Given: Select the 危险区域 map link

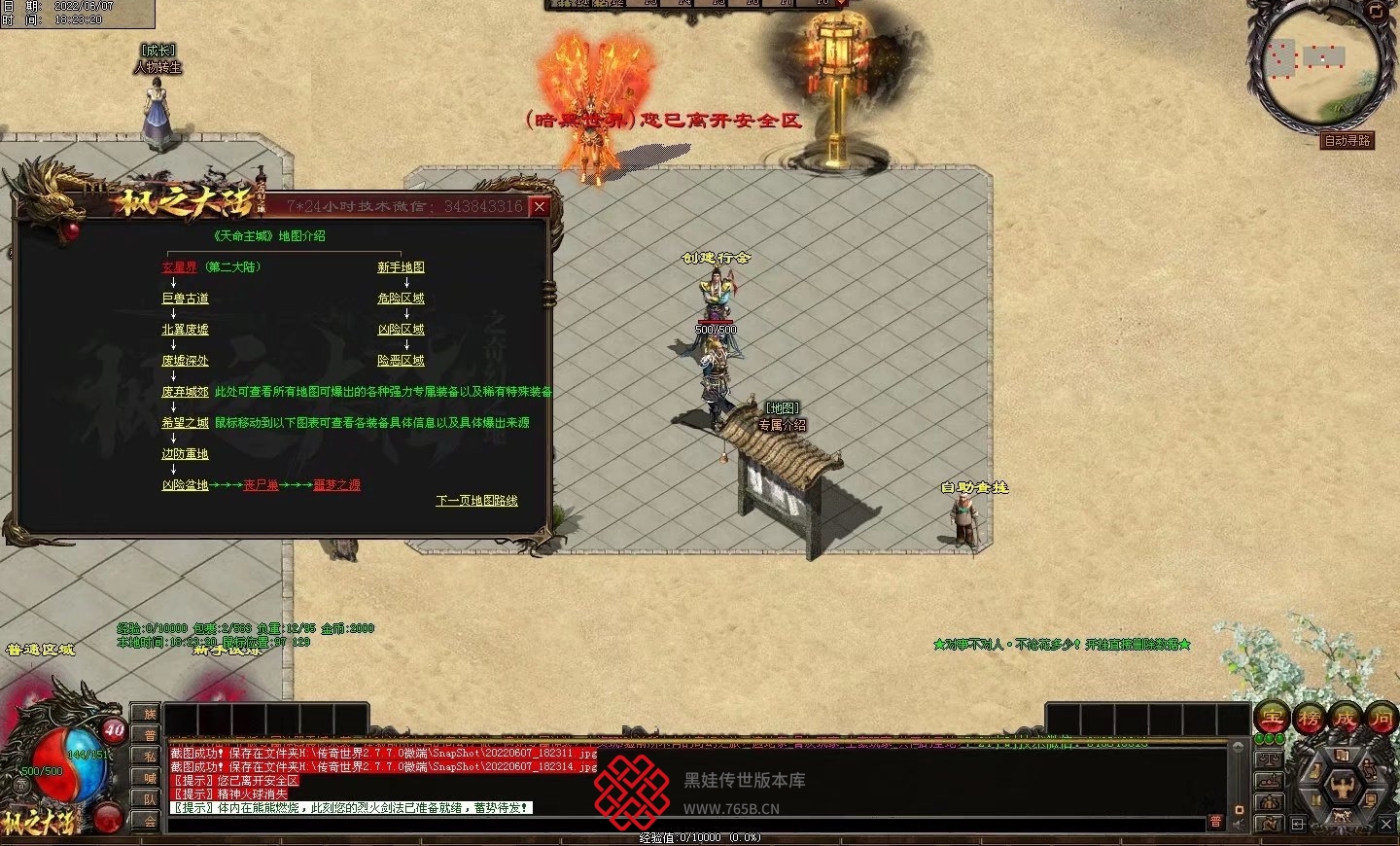Looking at the screenshot, I should point(401,299).
